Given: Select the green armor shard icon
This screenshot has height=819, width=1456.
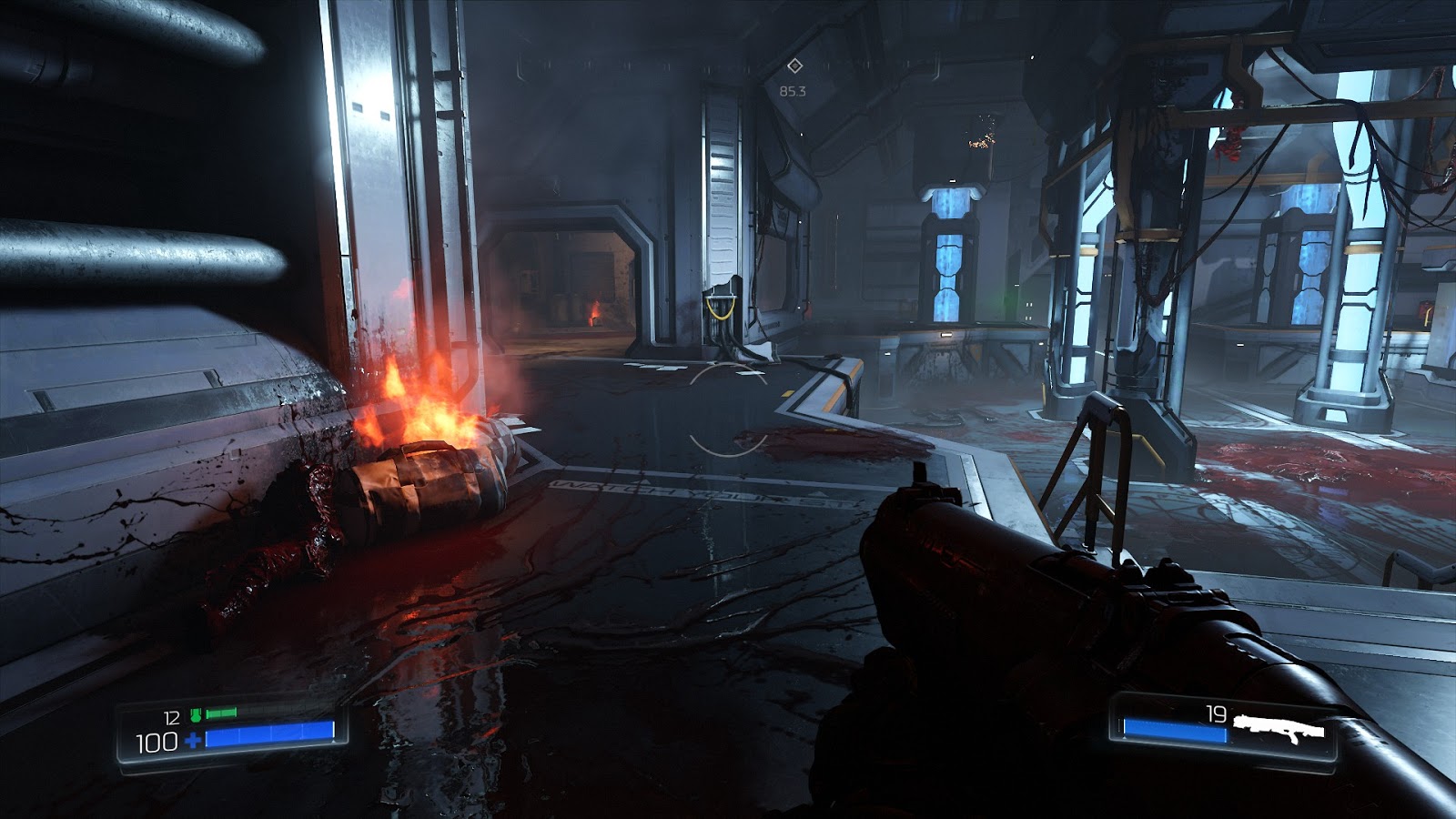Looking at the screenshot, I should click(x=196, y=715).
